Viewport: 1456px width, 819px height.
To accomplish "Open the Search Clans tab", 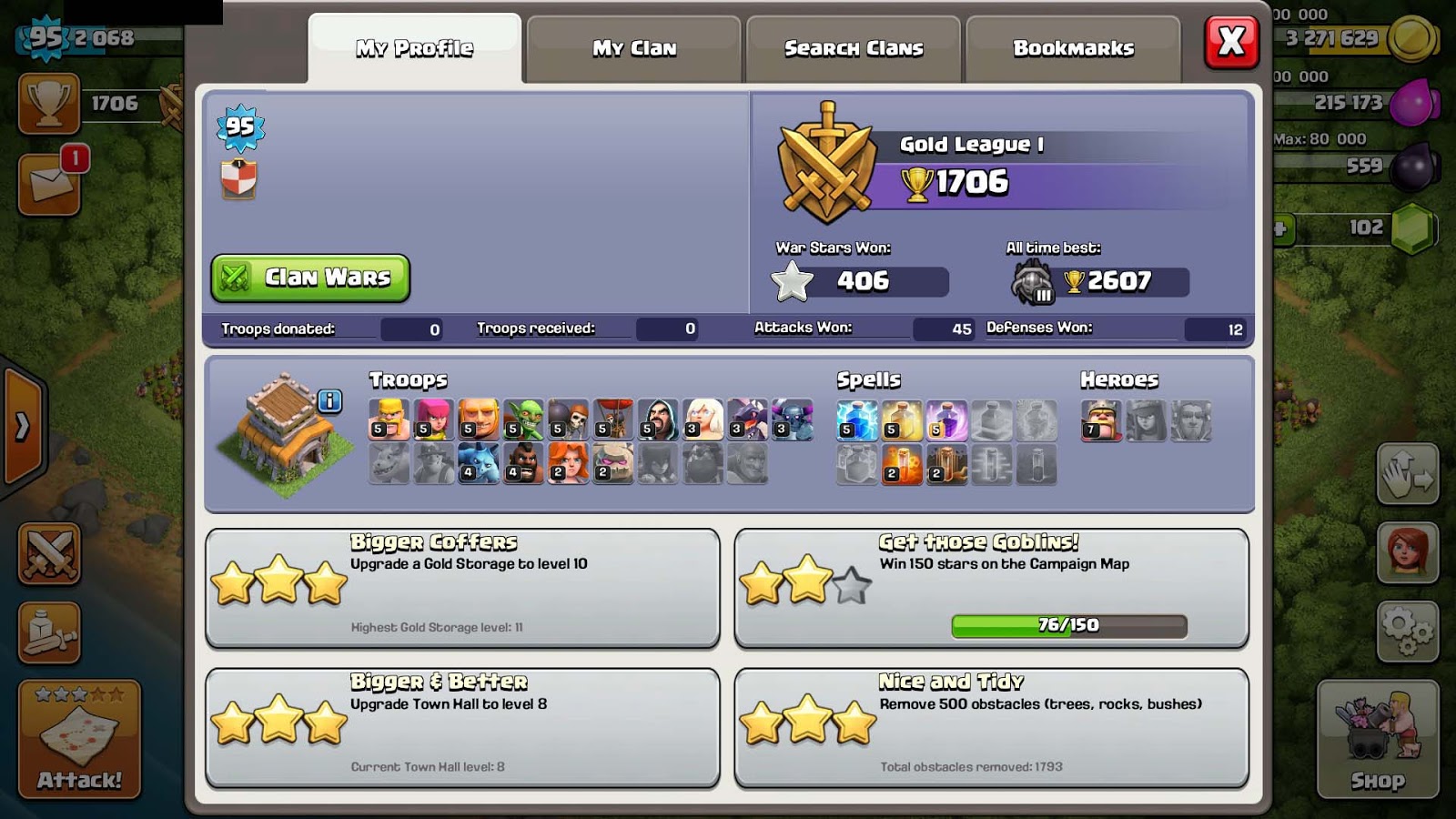I will [x=852, y=47].
